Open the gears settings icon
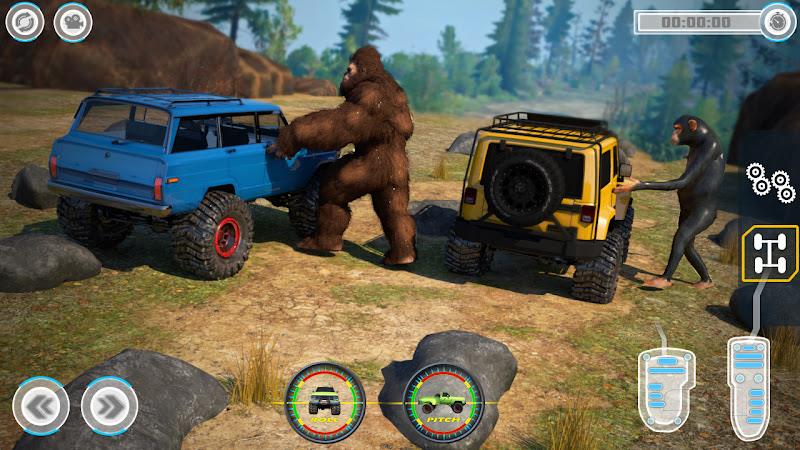This screenshot has height=450, width=800. [x=770, y=181]
